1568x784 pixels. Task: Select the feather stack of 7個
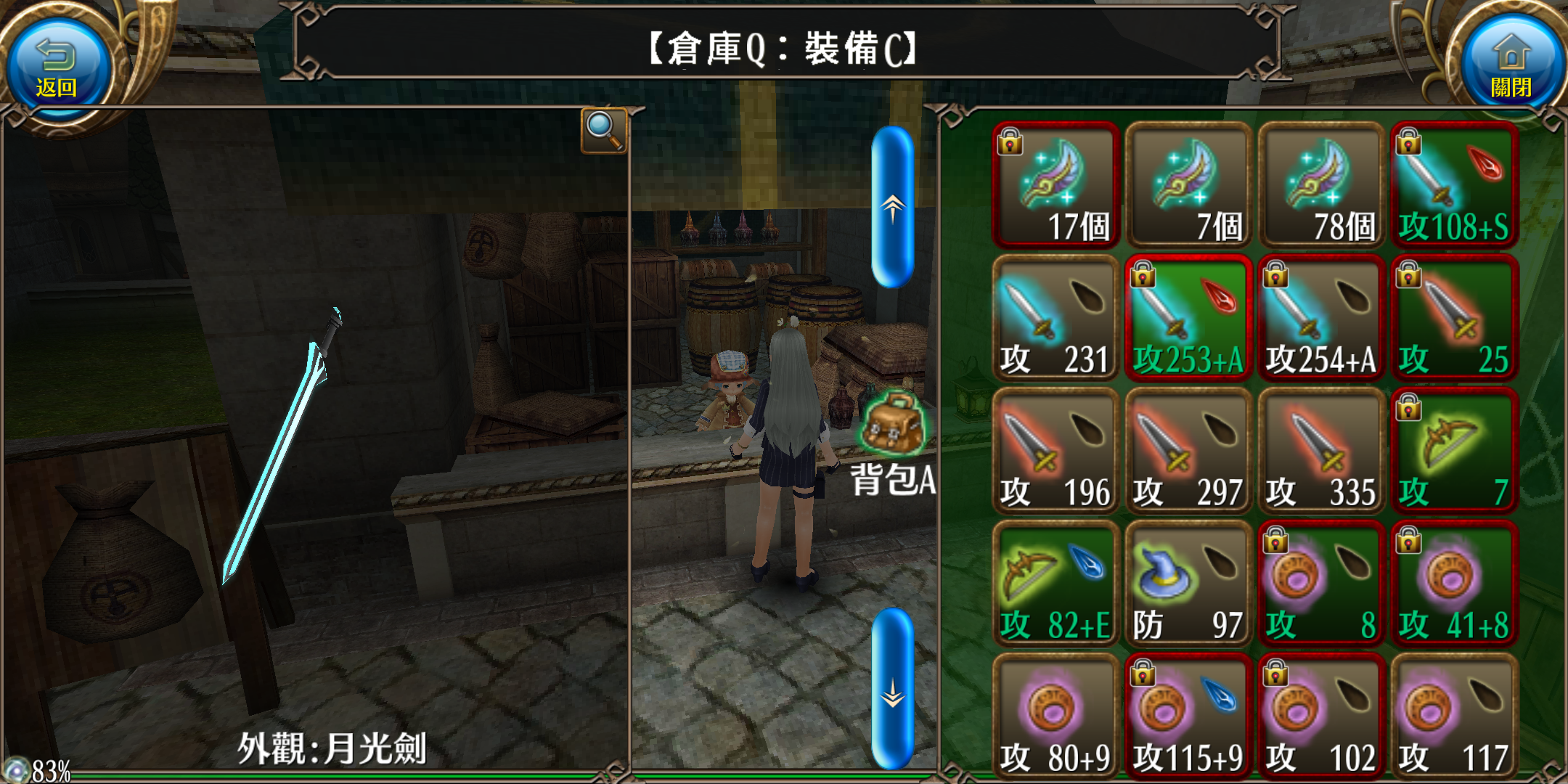1189,185
